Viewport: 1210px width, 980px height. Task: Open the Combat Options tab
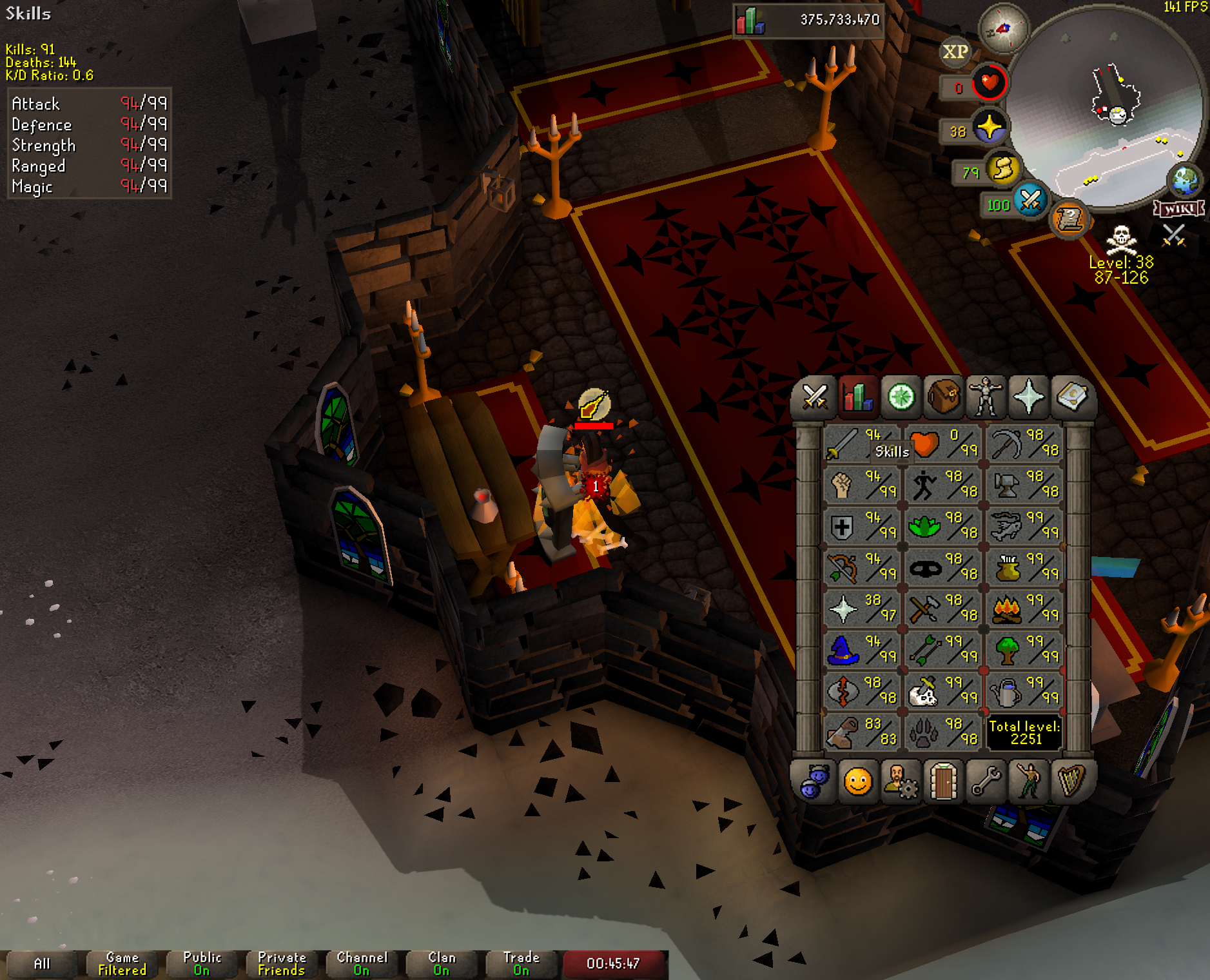coord(815,397)
